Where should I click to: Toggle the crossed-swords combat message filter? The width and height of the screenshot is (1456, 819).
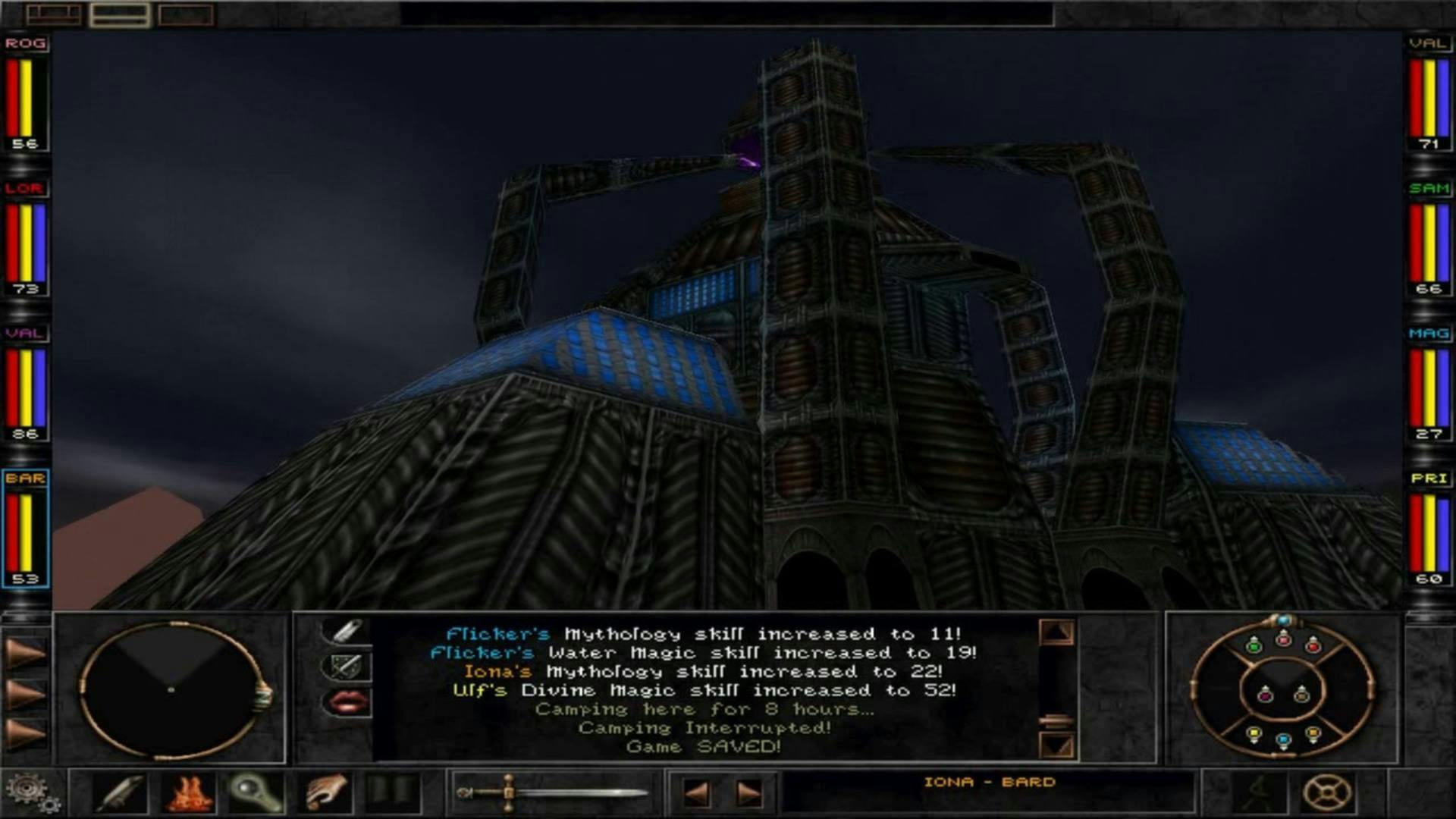pyautogui.click(x=345, y=665)
